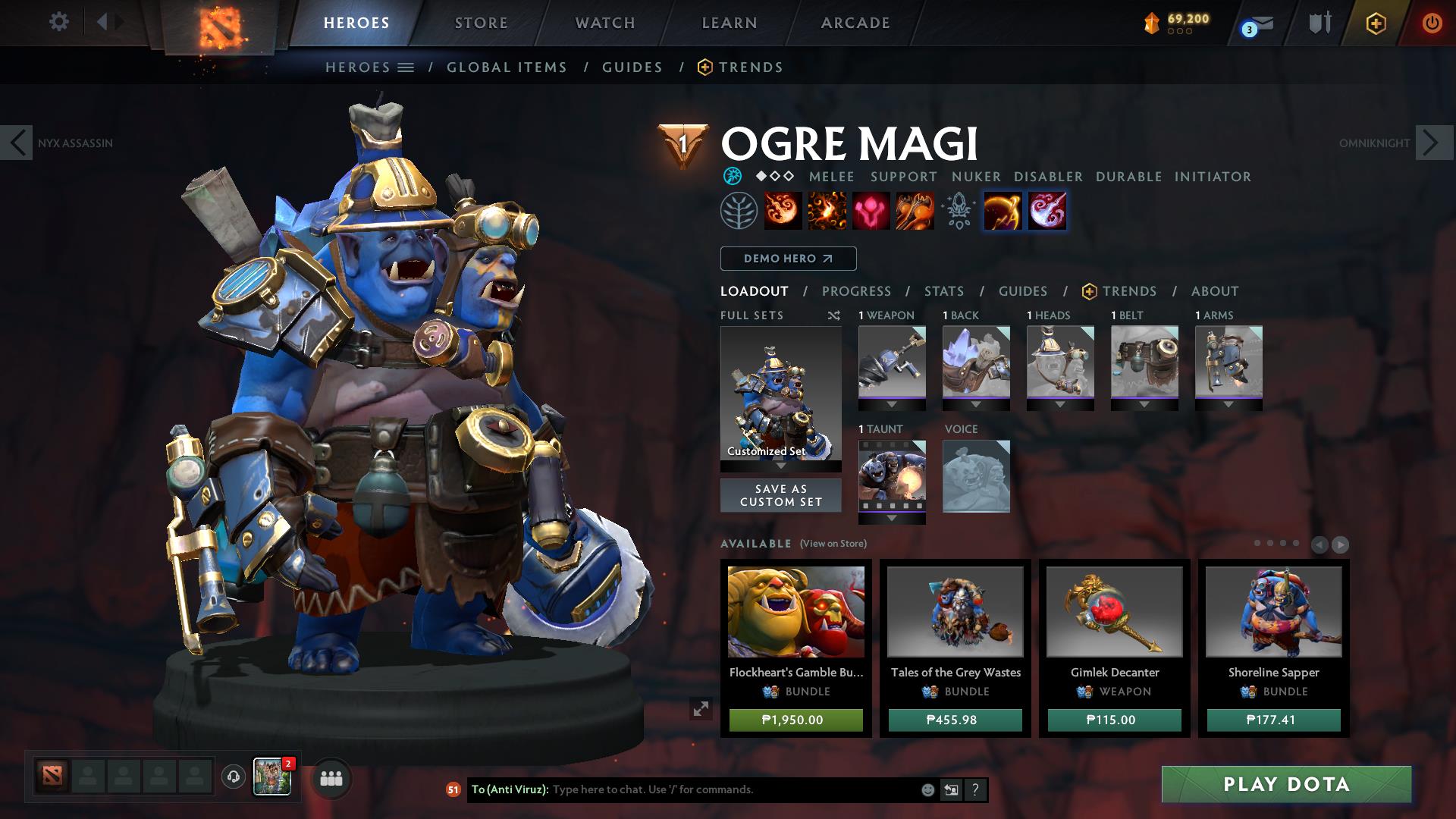Launch Demo Hero mode

pos(788,259)
